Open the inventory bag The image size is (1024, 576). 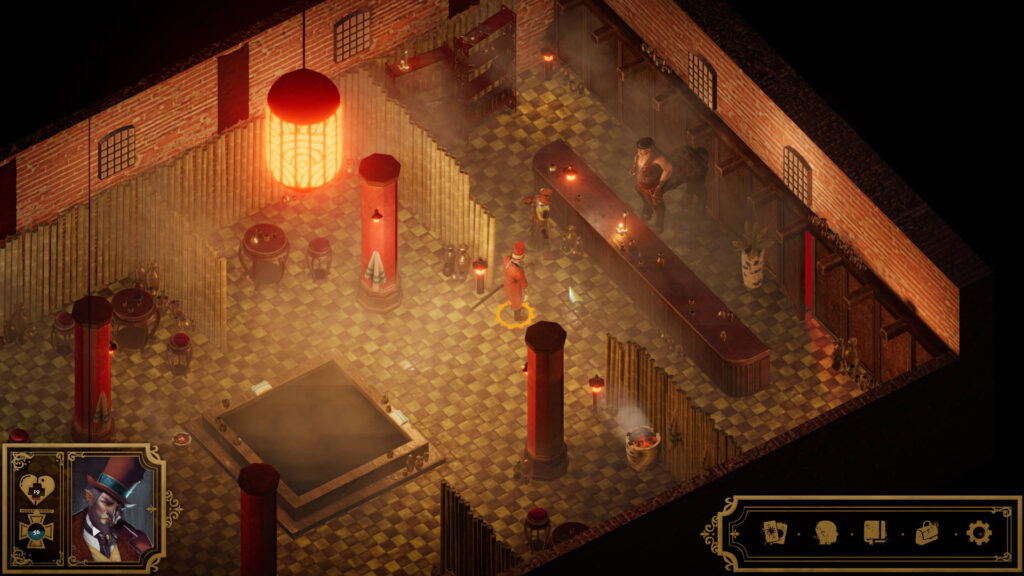pos(928,532)
